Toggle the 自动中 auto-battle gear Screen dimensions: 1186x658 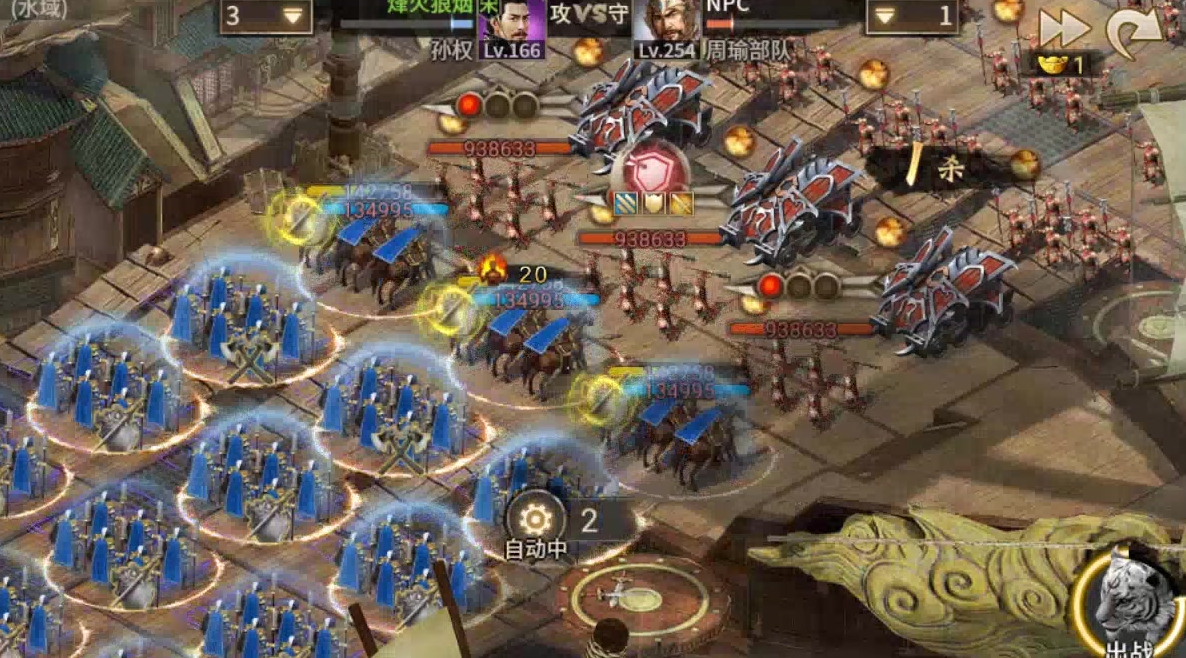coord(536,519)
